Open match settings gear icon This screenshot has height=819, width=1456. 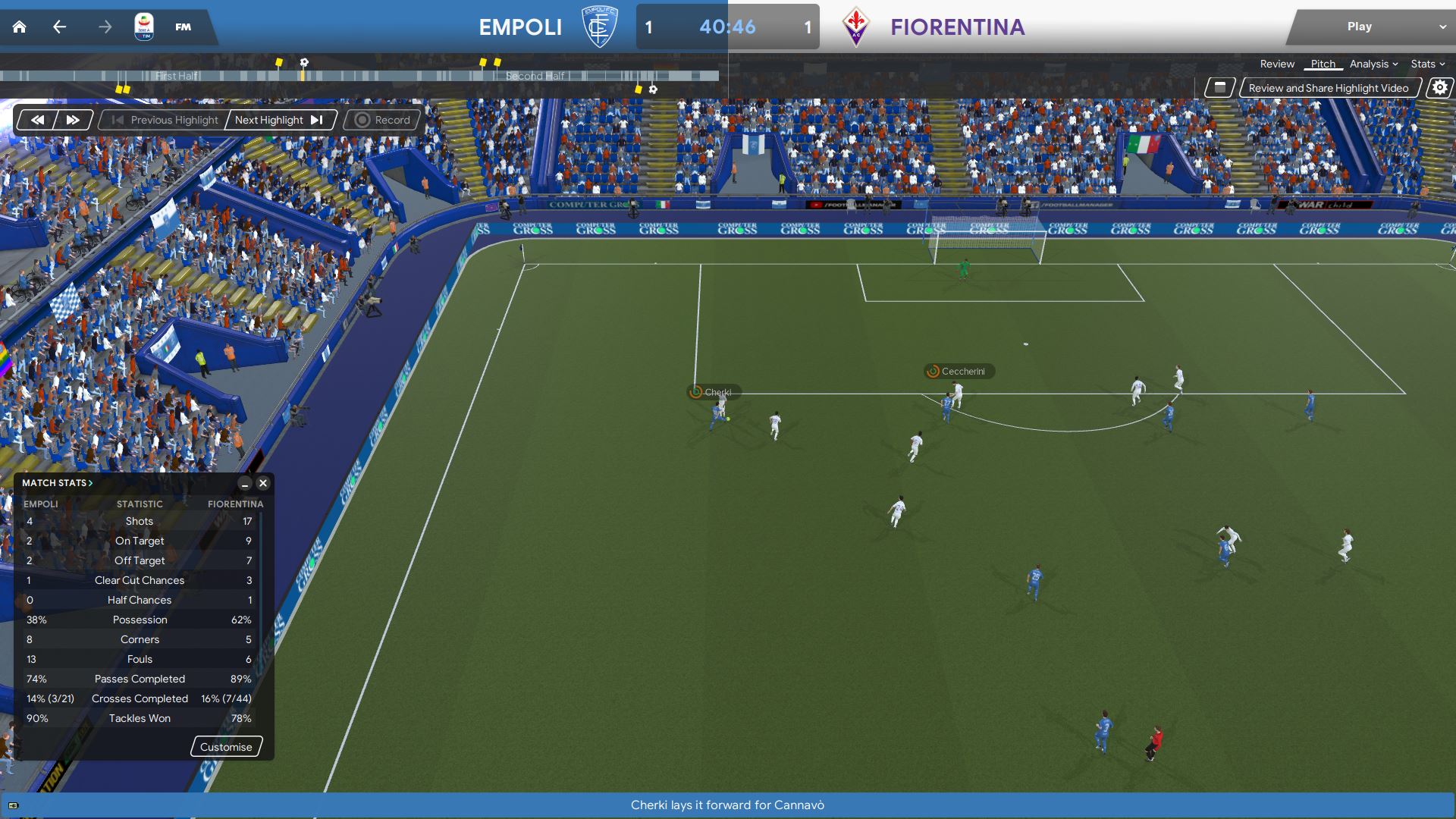click(1439, 88)
